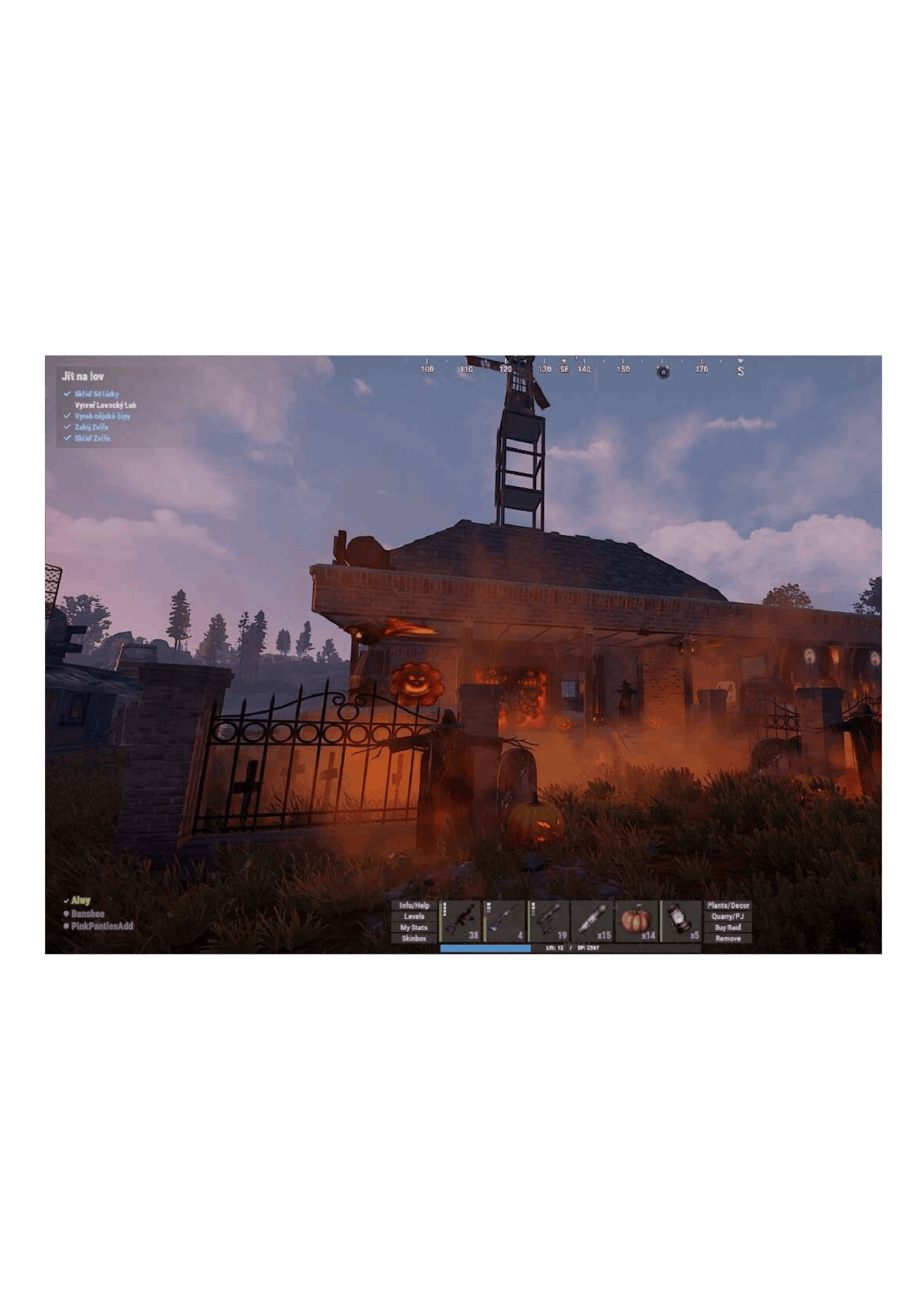Viewport: 924px width, 1307px height.
Task: Choose the pumpkin slot in the hotbar
Action: coord(637,921)
